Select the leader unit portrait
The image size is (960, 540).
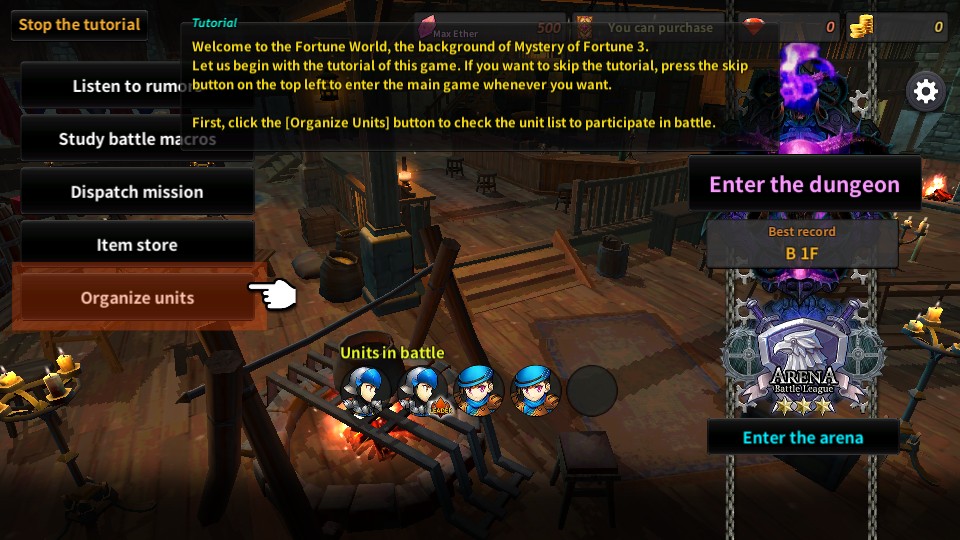(420, 388)
